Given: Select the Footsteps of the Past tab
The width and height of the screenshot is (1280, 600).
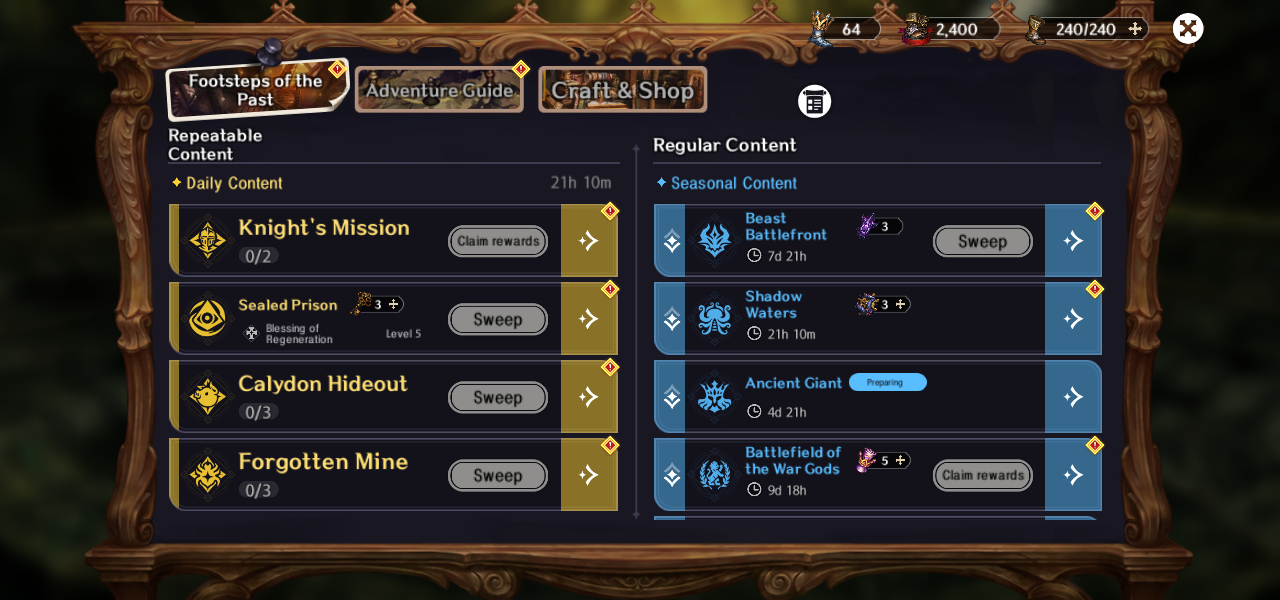Looking at the screenshot, I should pyautogui.click(x=256, y=90).
